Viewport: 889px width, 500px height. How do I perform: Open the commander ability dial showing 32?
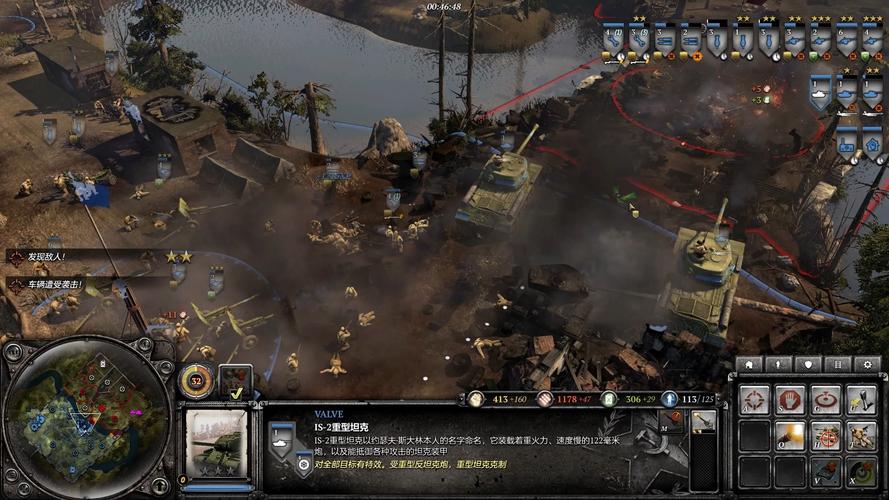(x=196, y=379)
